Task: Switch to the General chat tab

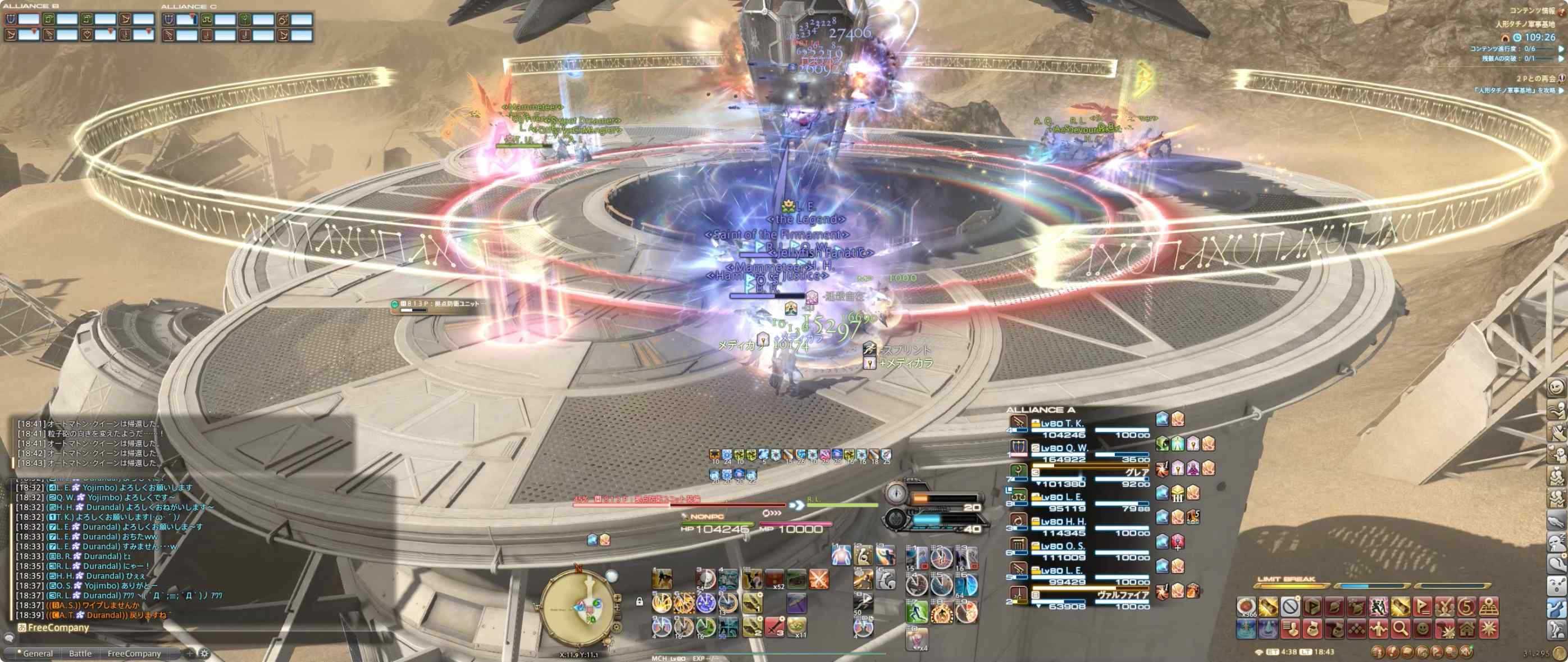Action: click(39, 655)
